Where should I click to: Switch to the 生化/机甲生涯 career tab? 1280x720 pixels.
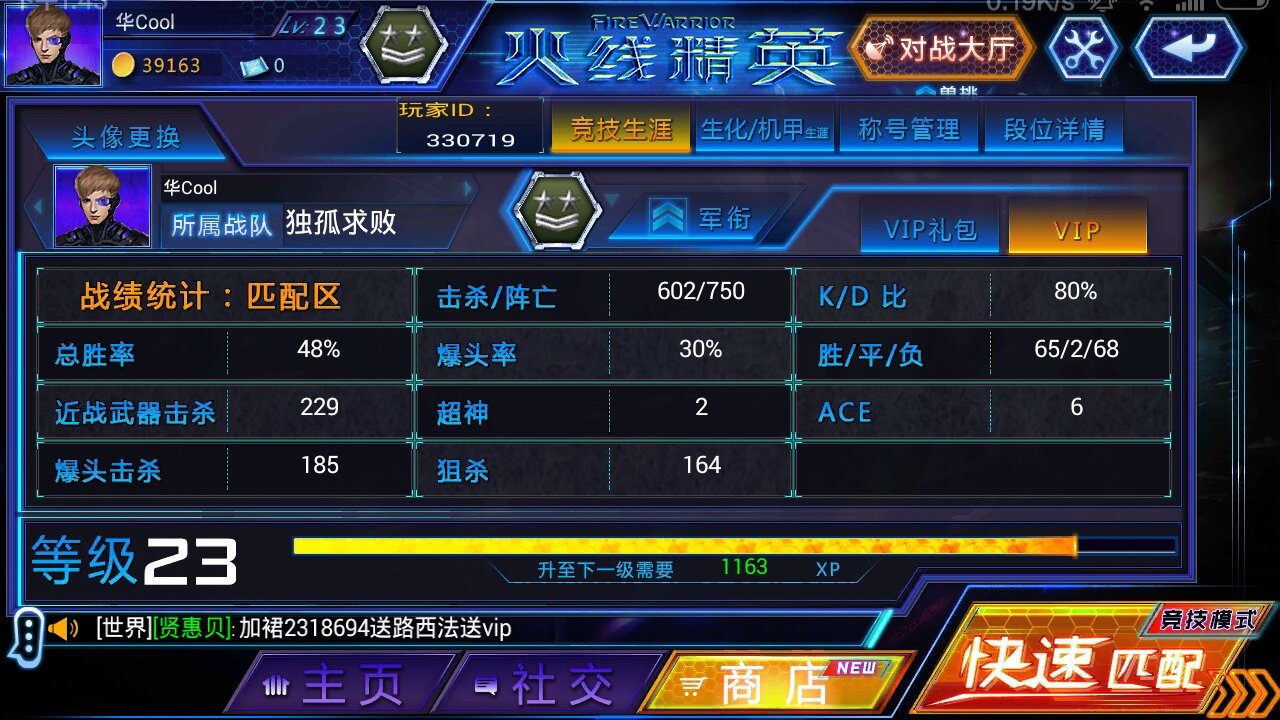(764, 127)
